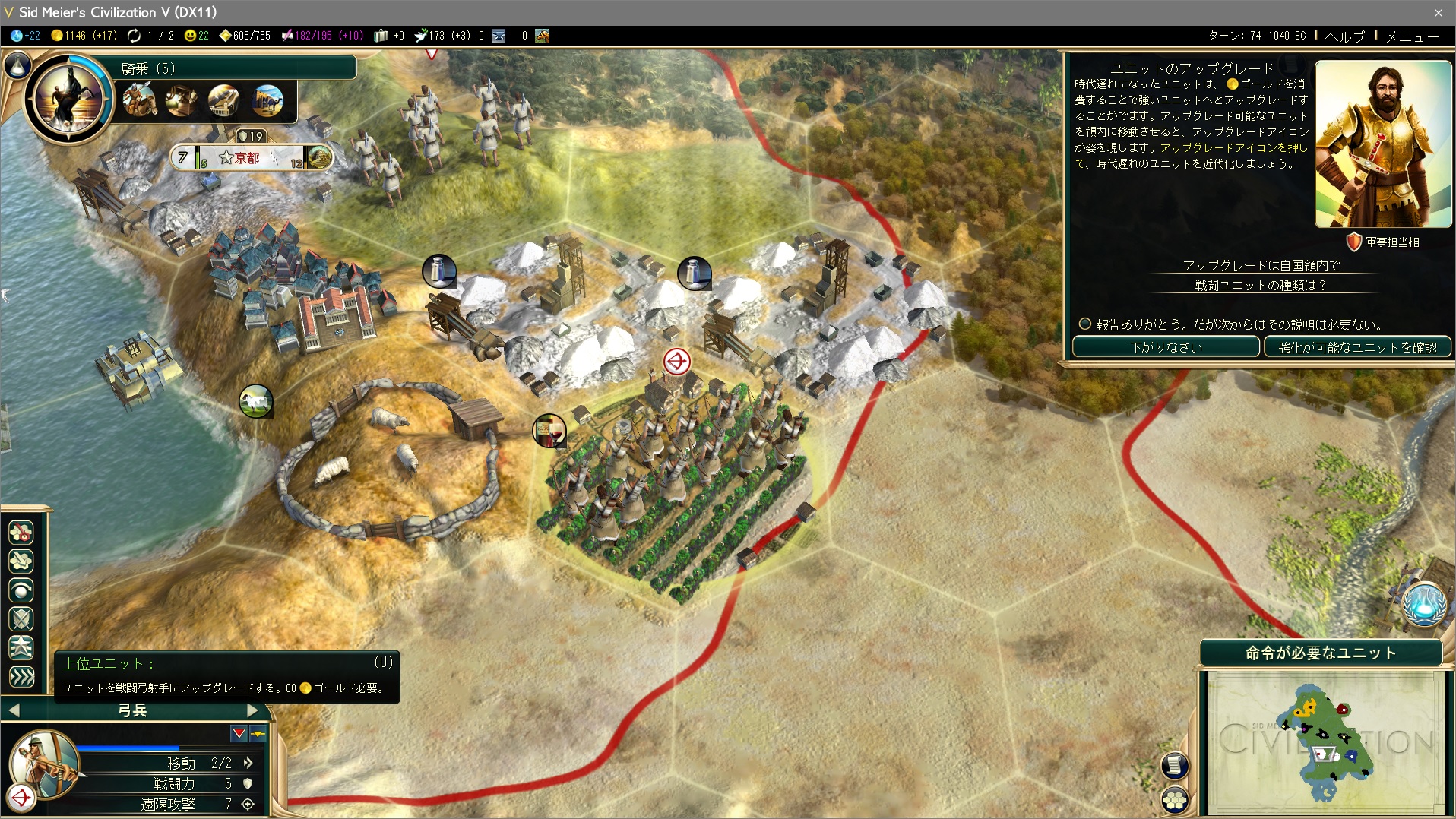Dismiss the advisor with 下がりなさい button
1456x819 pixels.
coord(1165,347)
